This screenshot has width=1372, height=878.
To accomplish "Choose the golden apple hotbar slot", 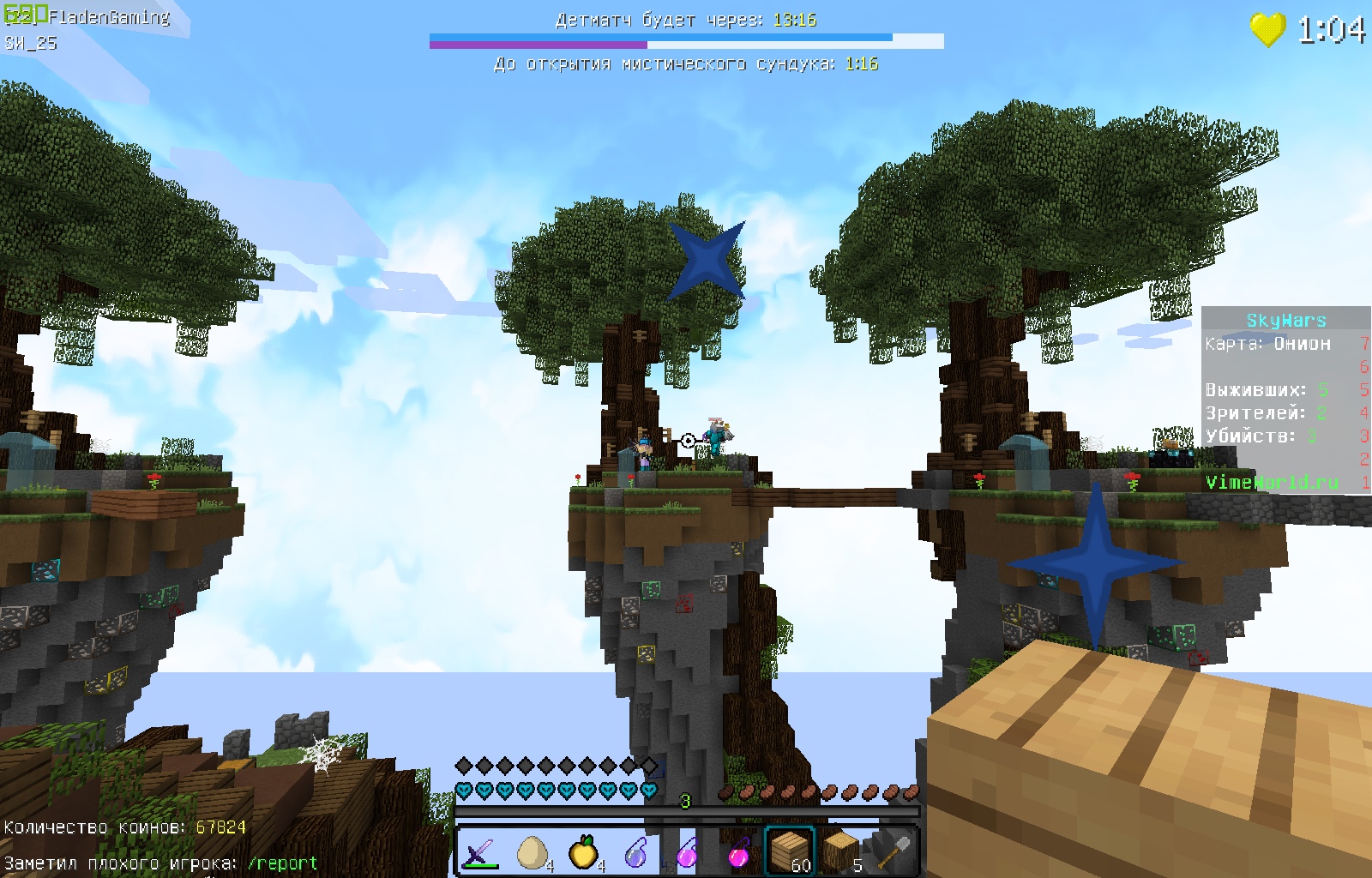I will 584,851.
